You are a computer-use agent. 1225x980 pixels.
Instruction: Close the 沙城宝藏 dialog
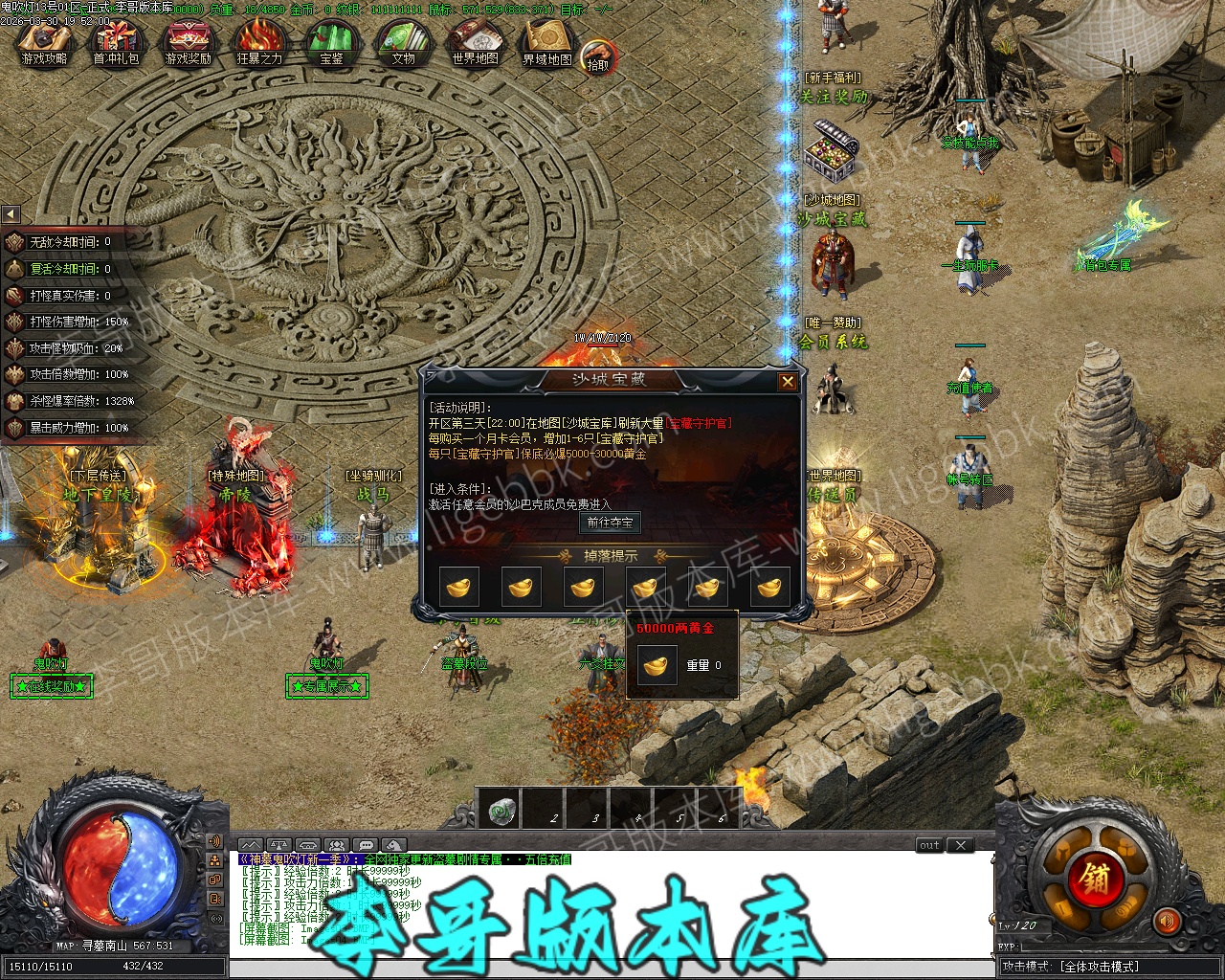click(787, 382)
